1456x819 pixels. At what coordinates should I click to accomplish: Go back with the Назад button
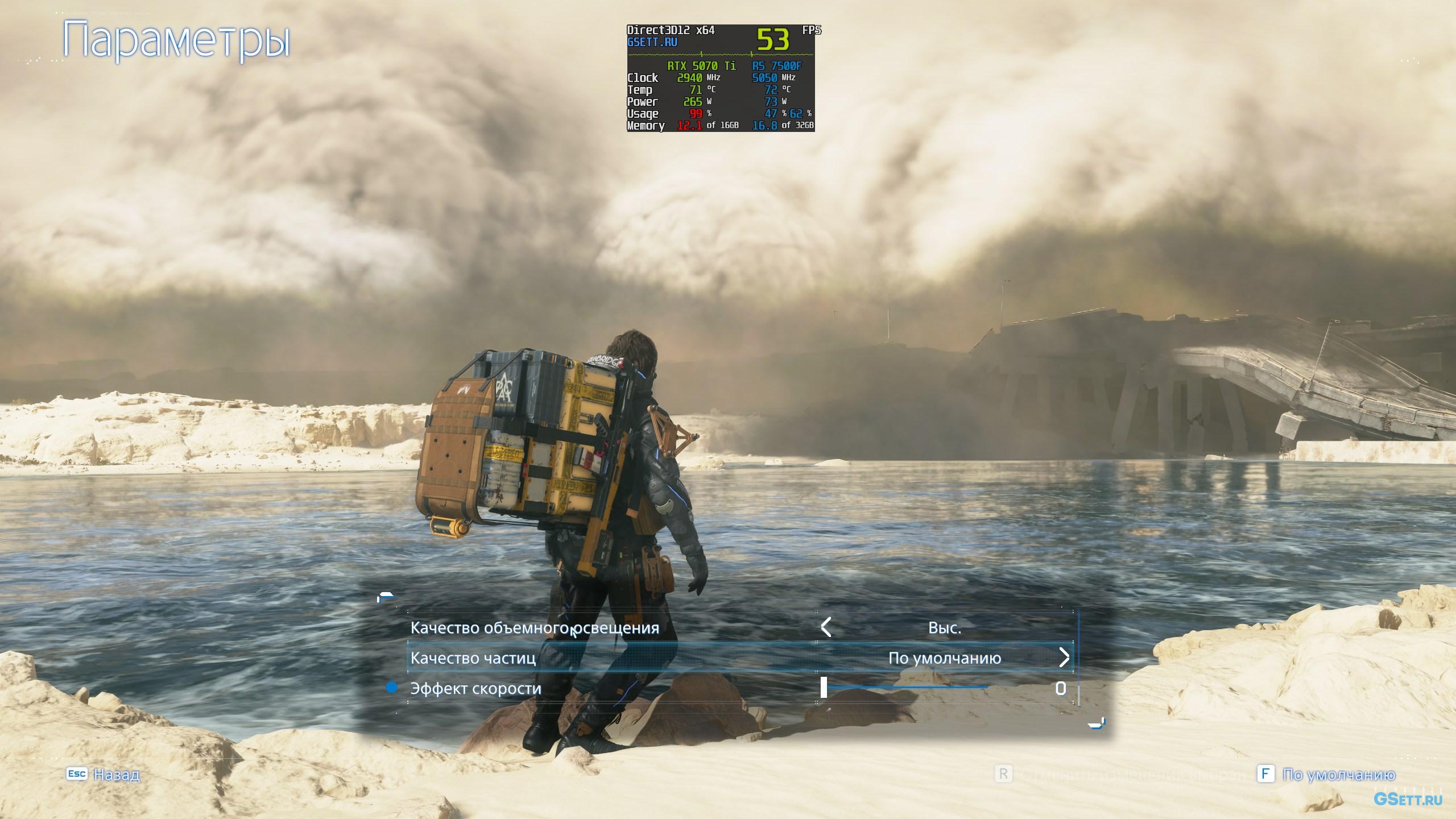(x=104, y=774)
